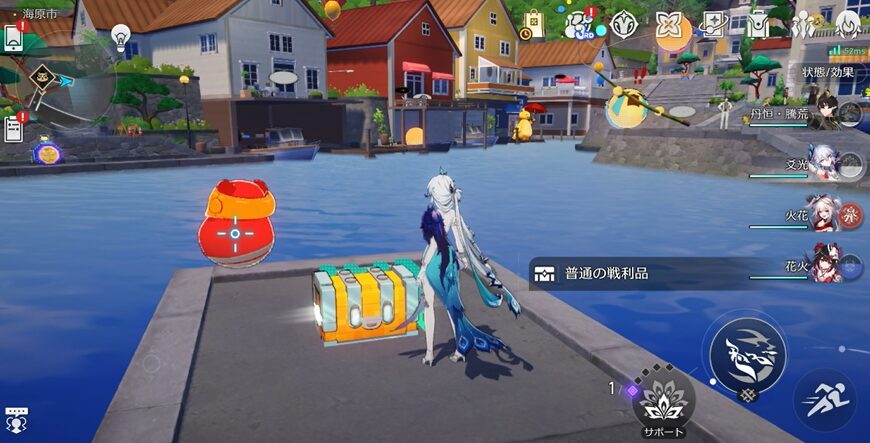
Task: Use the main attack technique button
Action: 747,354
